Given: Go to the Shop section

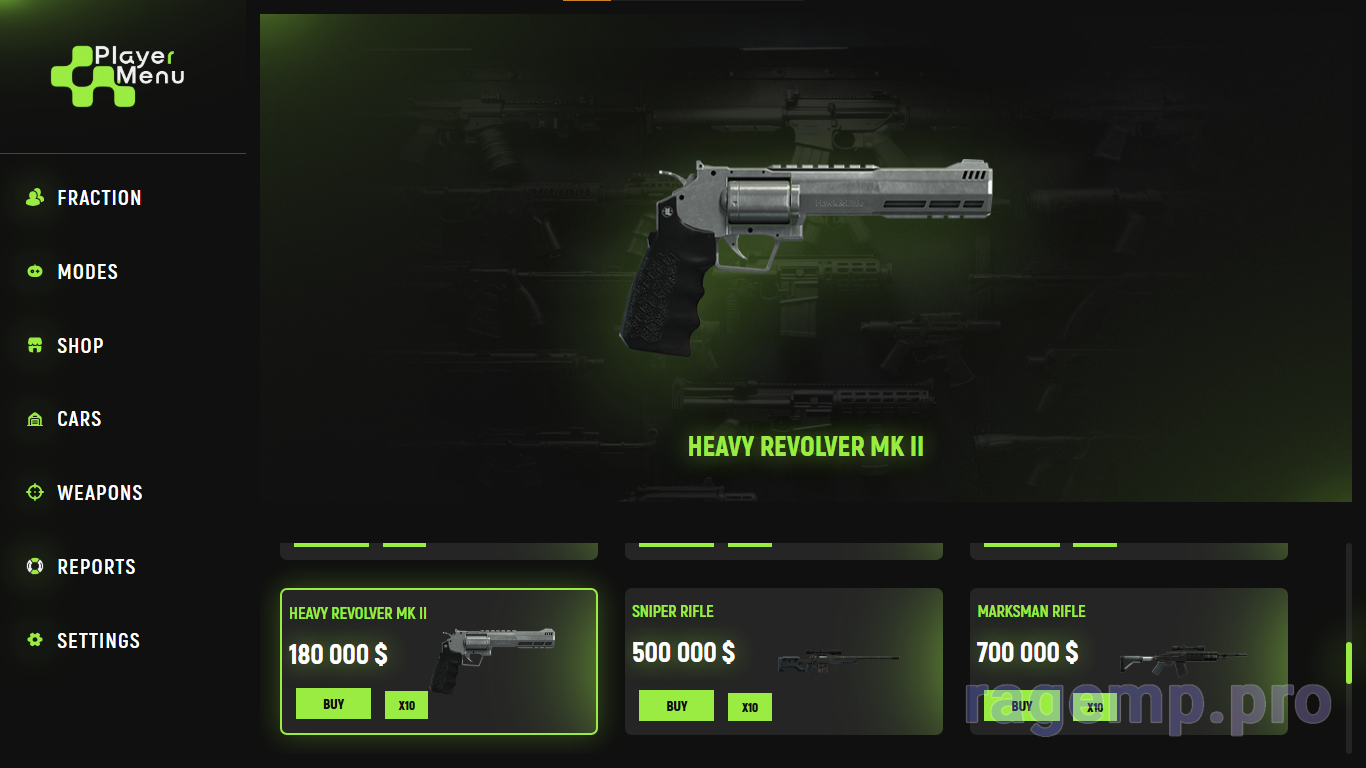Looking at the screenshot, I should click(x=80, y=346).
